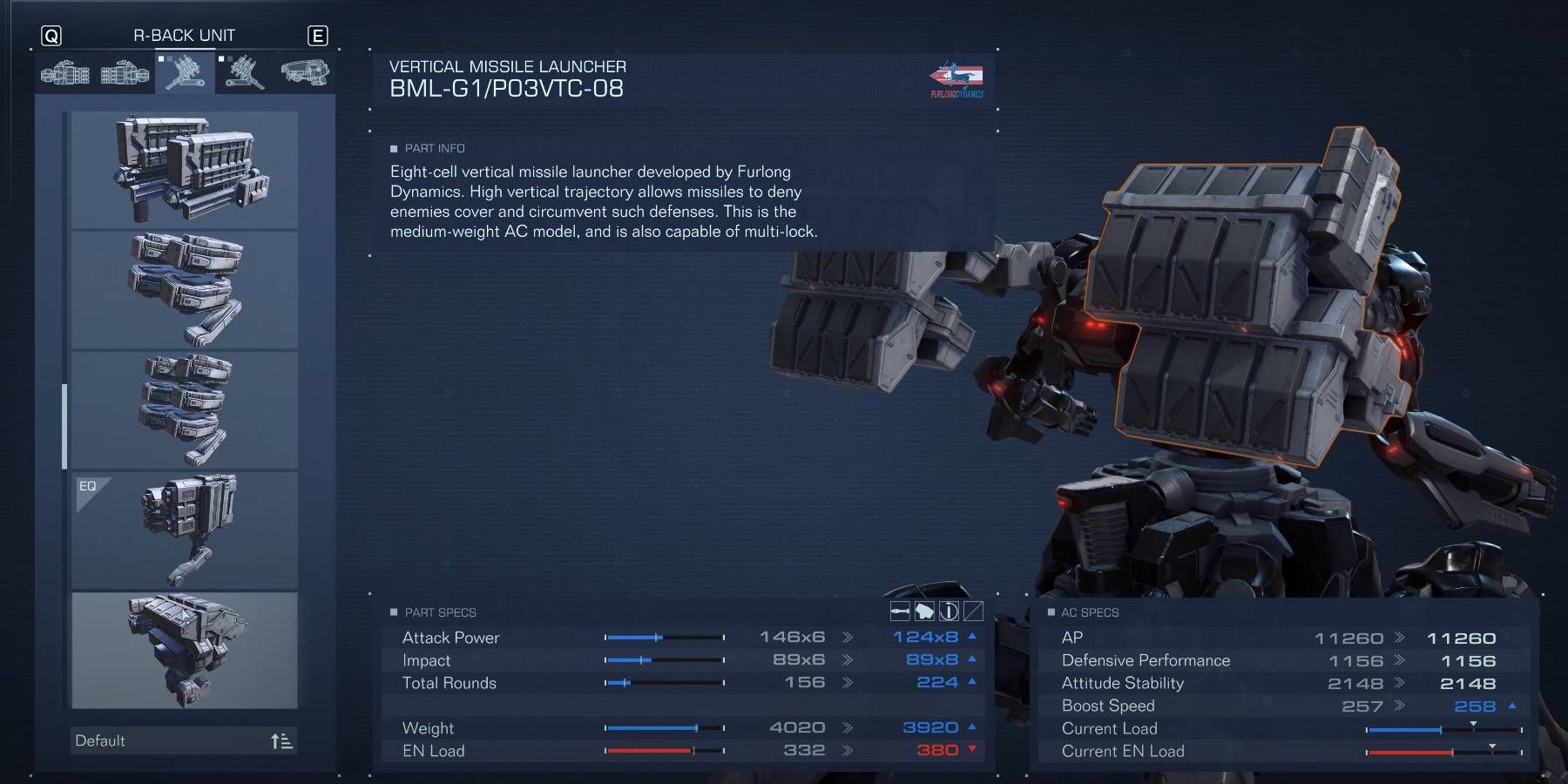This screenshot has width=1568, height=784.
Task: Click the sort order icon beside Default
Action: 280,740
